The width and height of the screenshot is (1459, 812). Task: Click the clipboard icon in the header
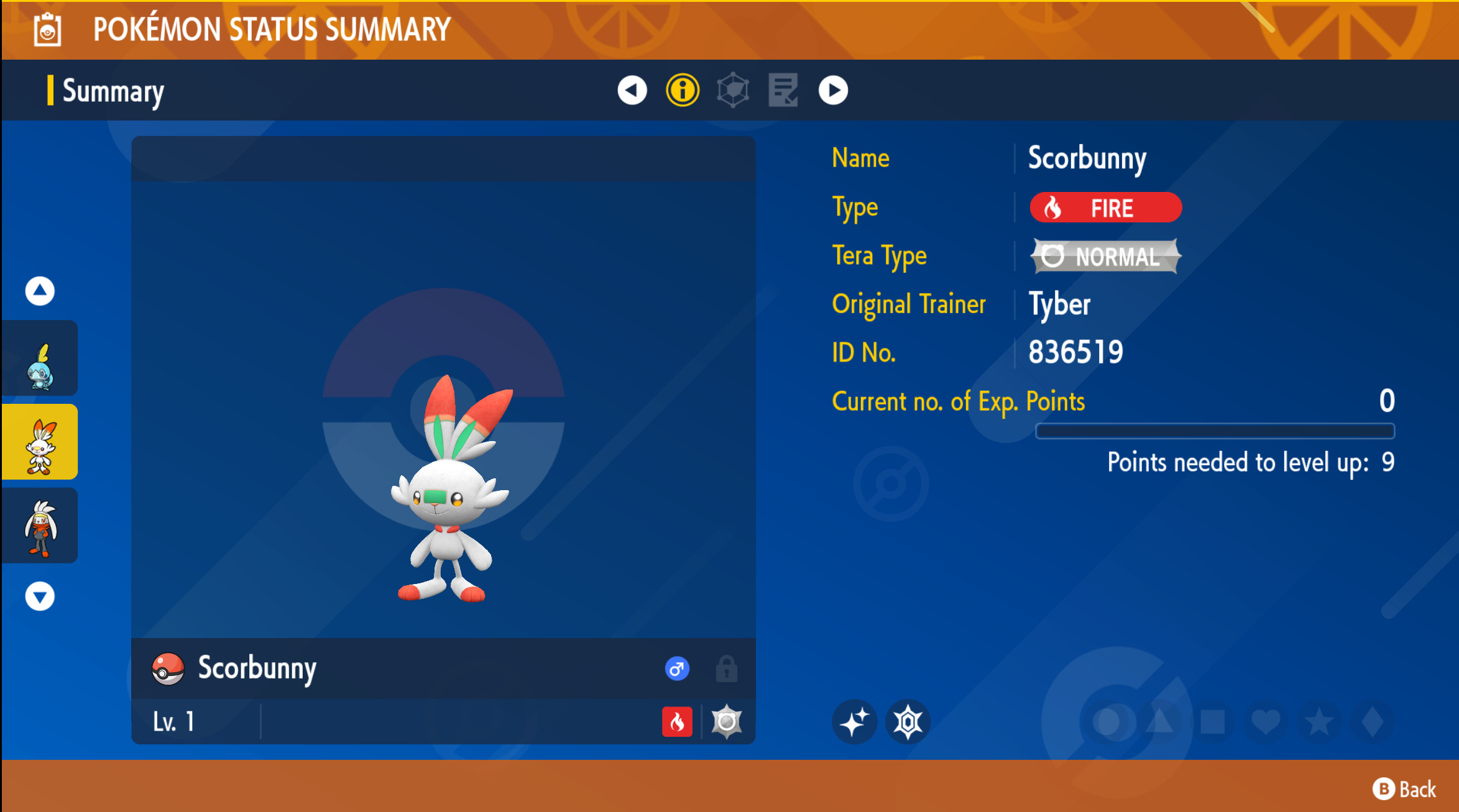tap(48, 29)
